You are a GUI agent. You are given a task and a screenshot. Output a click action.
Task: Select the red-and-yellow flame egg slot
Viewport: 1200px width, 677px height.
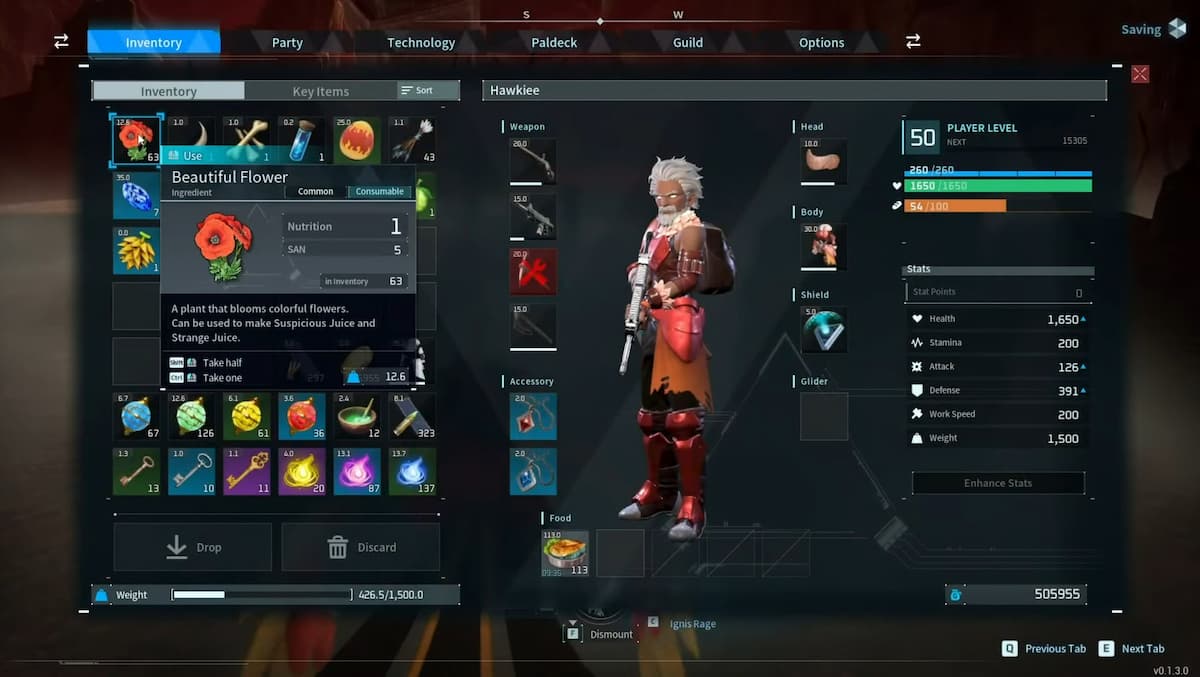pos(357,139)
